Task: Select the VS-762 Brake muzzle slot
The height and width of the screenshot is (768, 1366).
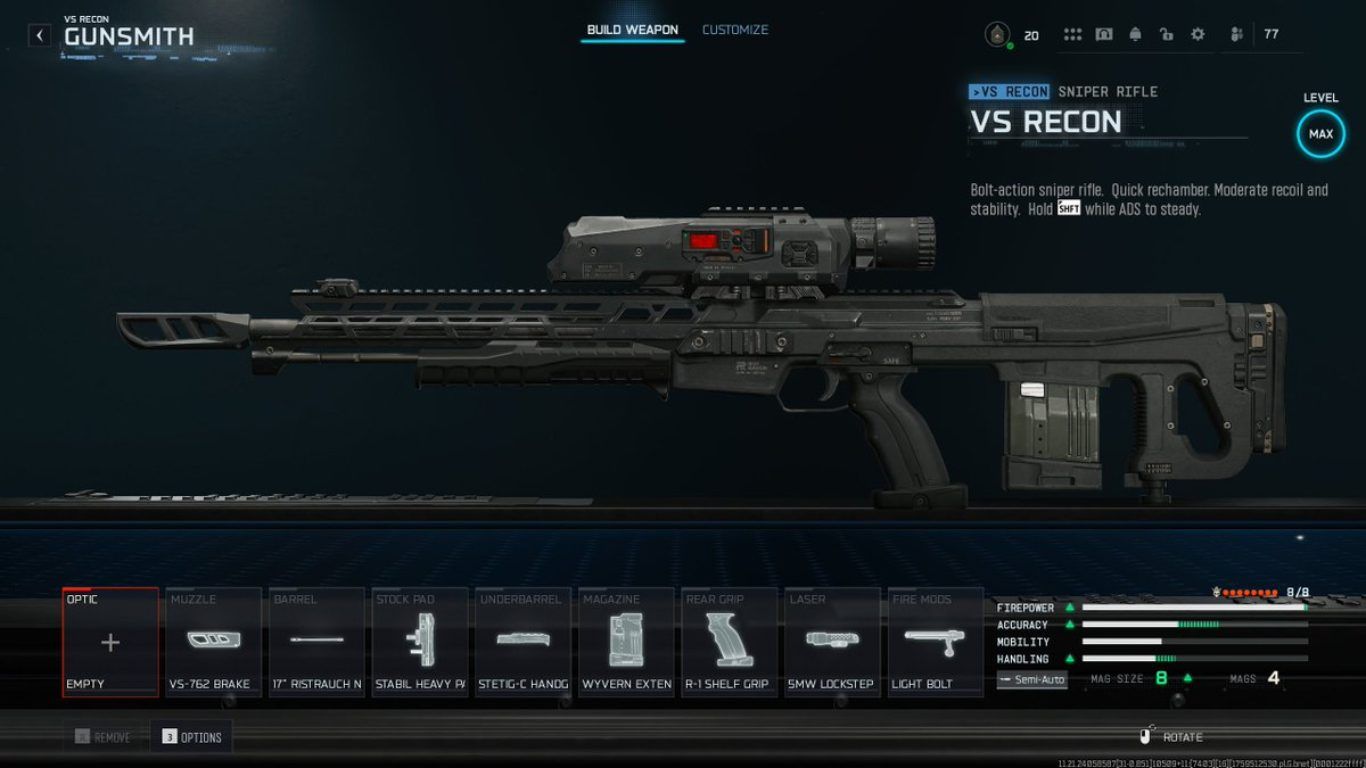Action: tap(213, 642)
